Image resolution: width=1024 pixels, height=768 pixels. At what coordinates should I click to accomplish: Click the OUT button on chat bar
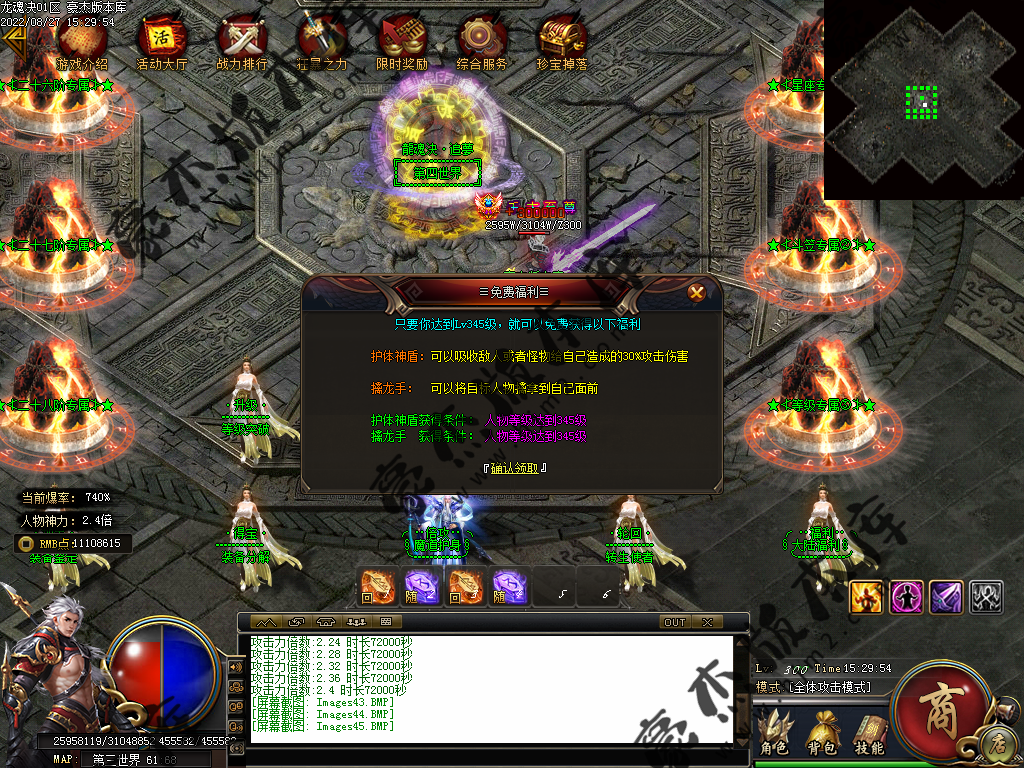tap(675, 622)
